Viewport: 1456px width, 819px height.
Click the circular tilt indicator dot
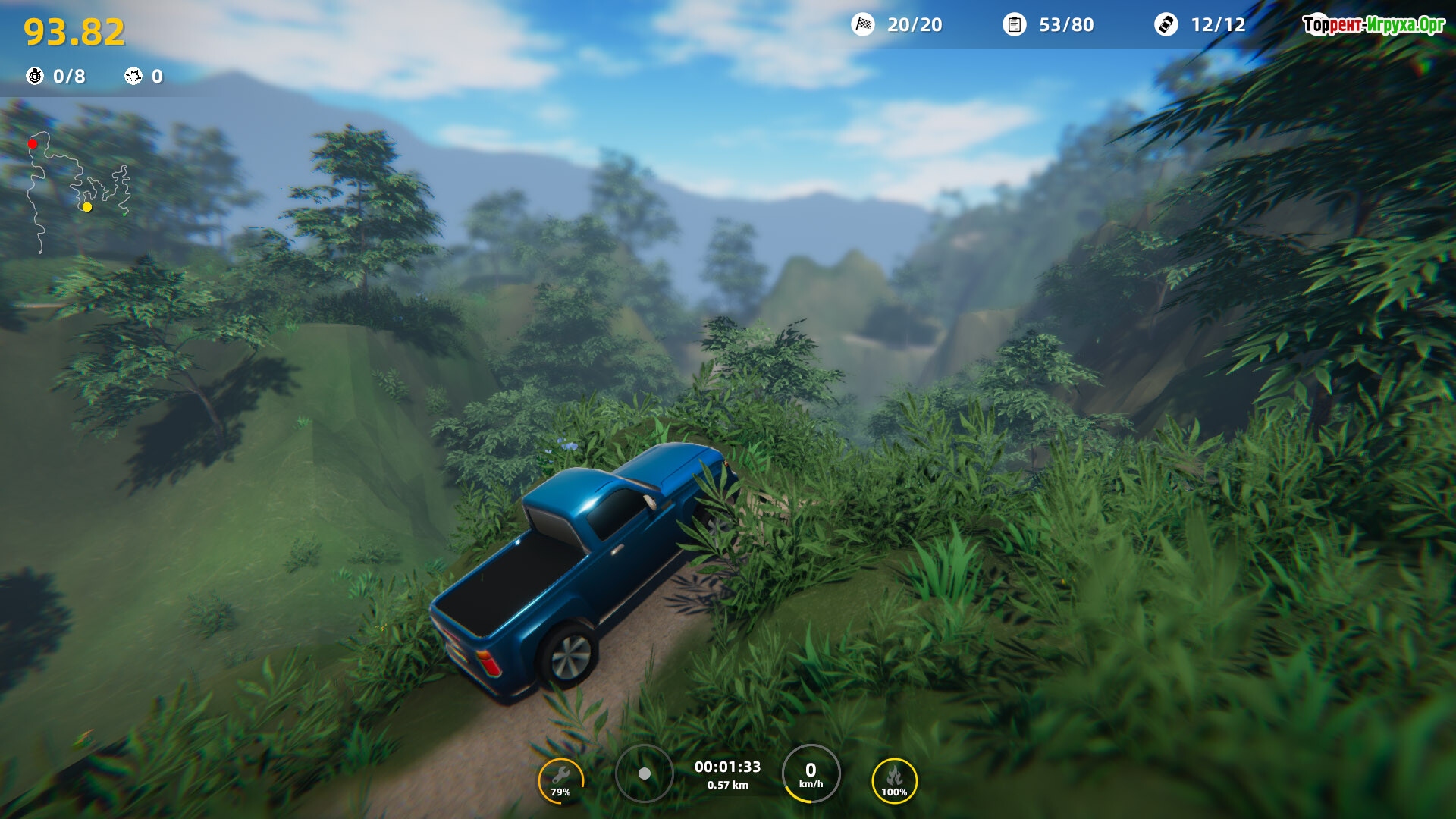tap(645, 773)
